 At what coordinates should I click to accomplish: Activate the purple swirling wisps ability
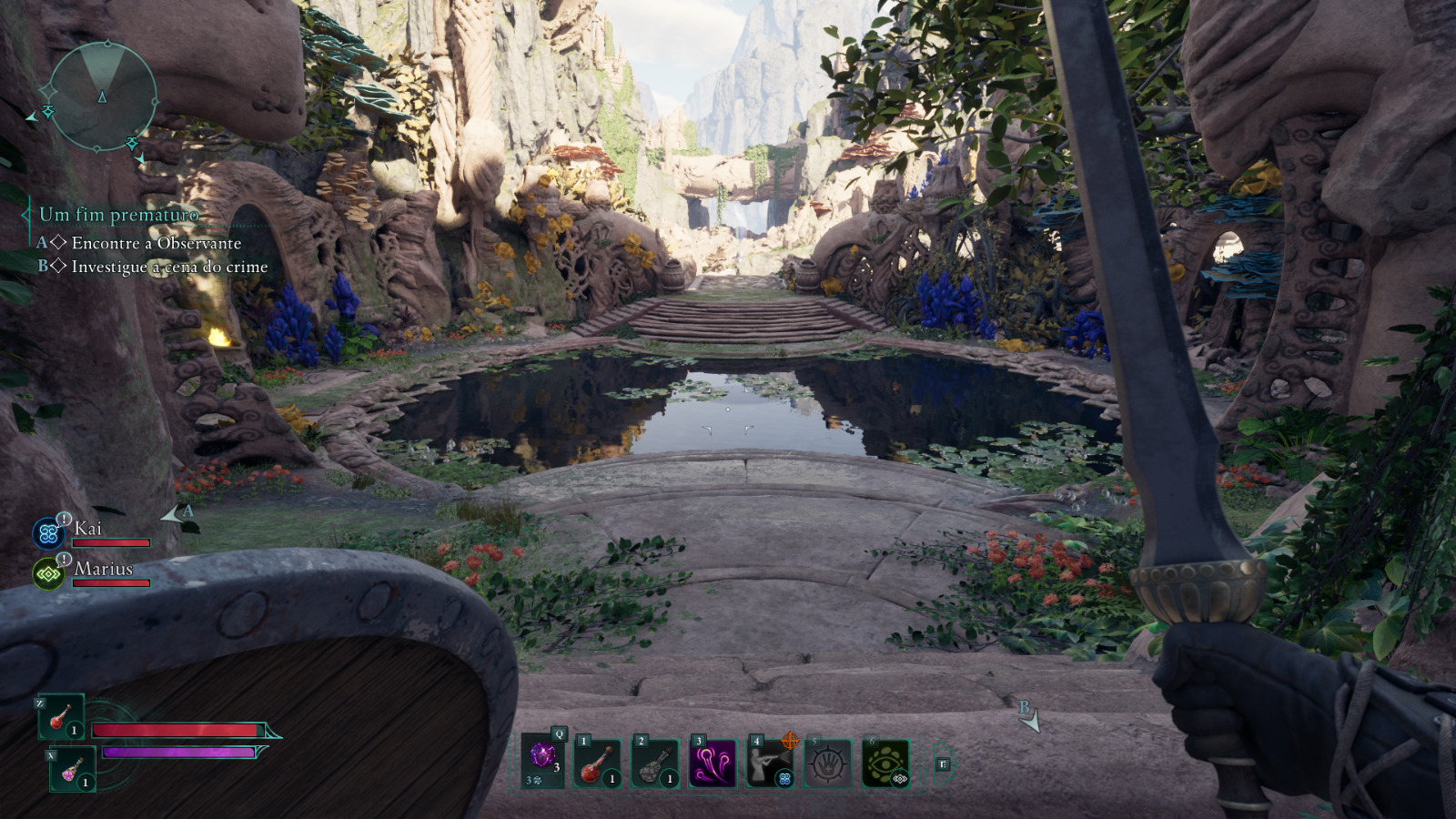[713, 763]
